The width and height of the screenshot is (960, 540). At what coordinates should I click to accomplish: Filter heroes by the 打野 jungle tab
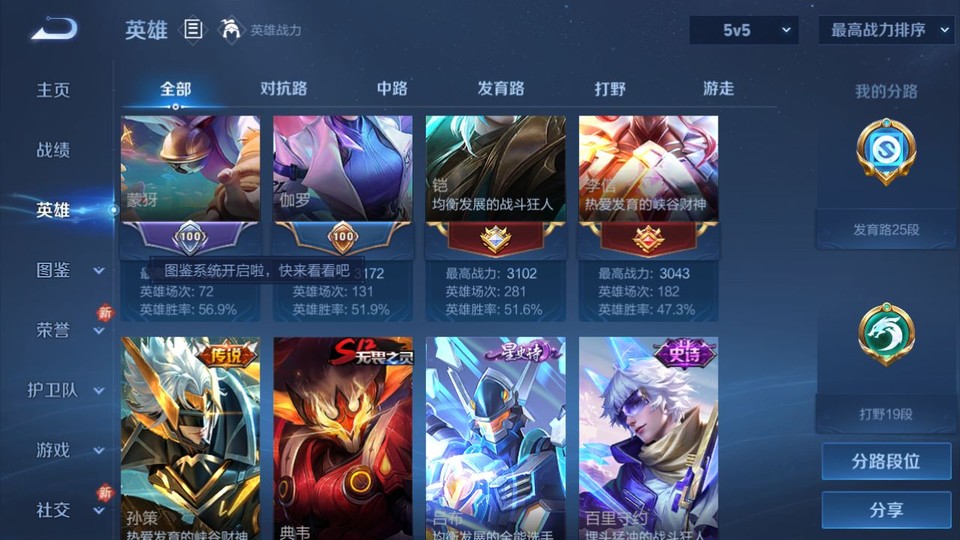(610, 89)
